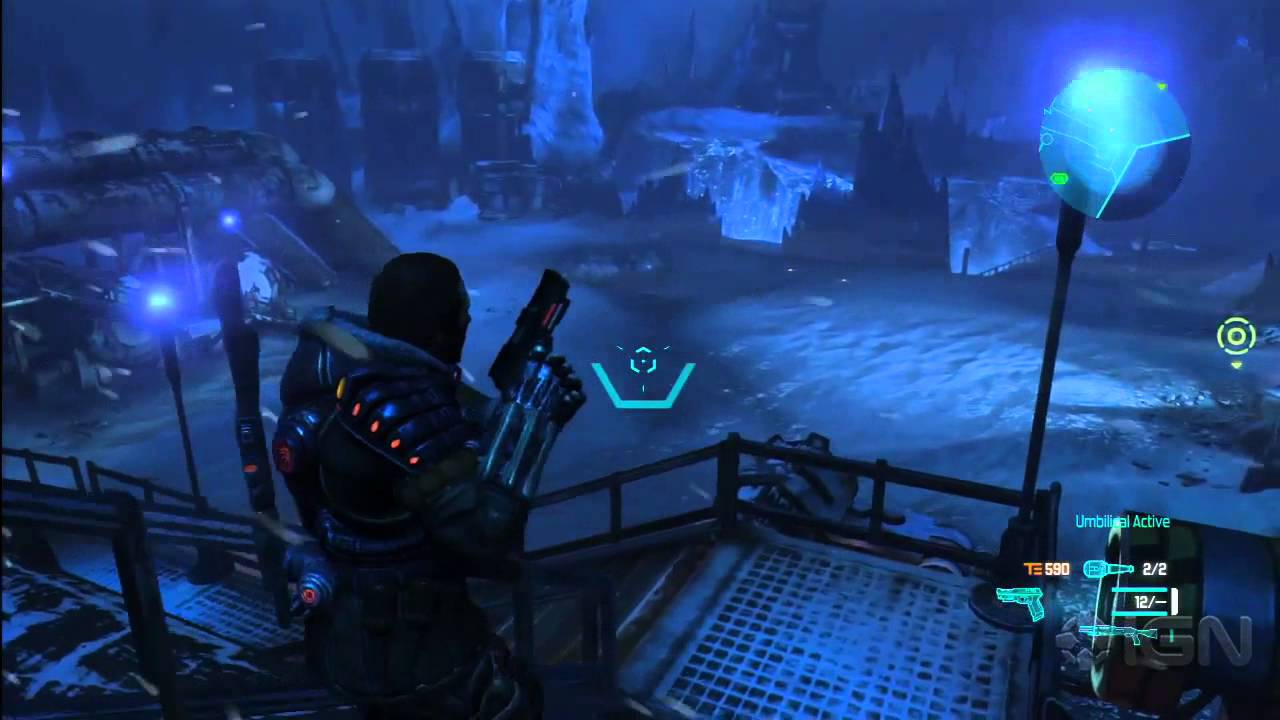Select the rifle weapon icon in the HUD

pyautogui.click(x=1118, y=634)
